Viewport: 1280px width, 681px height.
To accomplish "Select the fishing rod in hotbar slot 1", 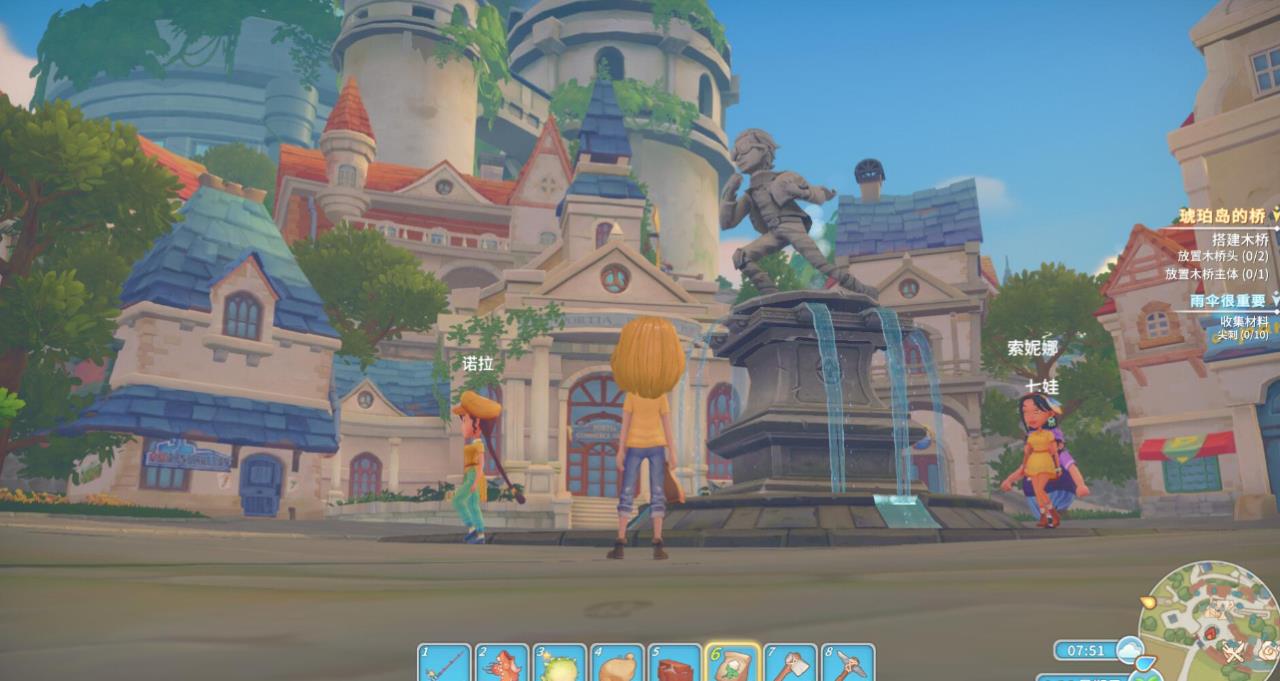I will point(444,664).
